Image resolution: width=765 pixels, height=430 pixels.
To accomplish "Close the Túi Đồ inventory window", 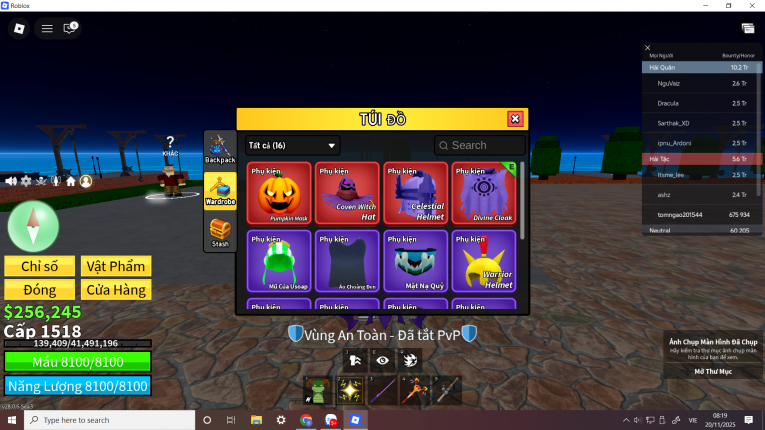I will coord(515,119).
